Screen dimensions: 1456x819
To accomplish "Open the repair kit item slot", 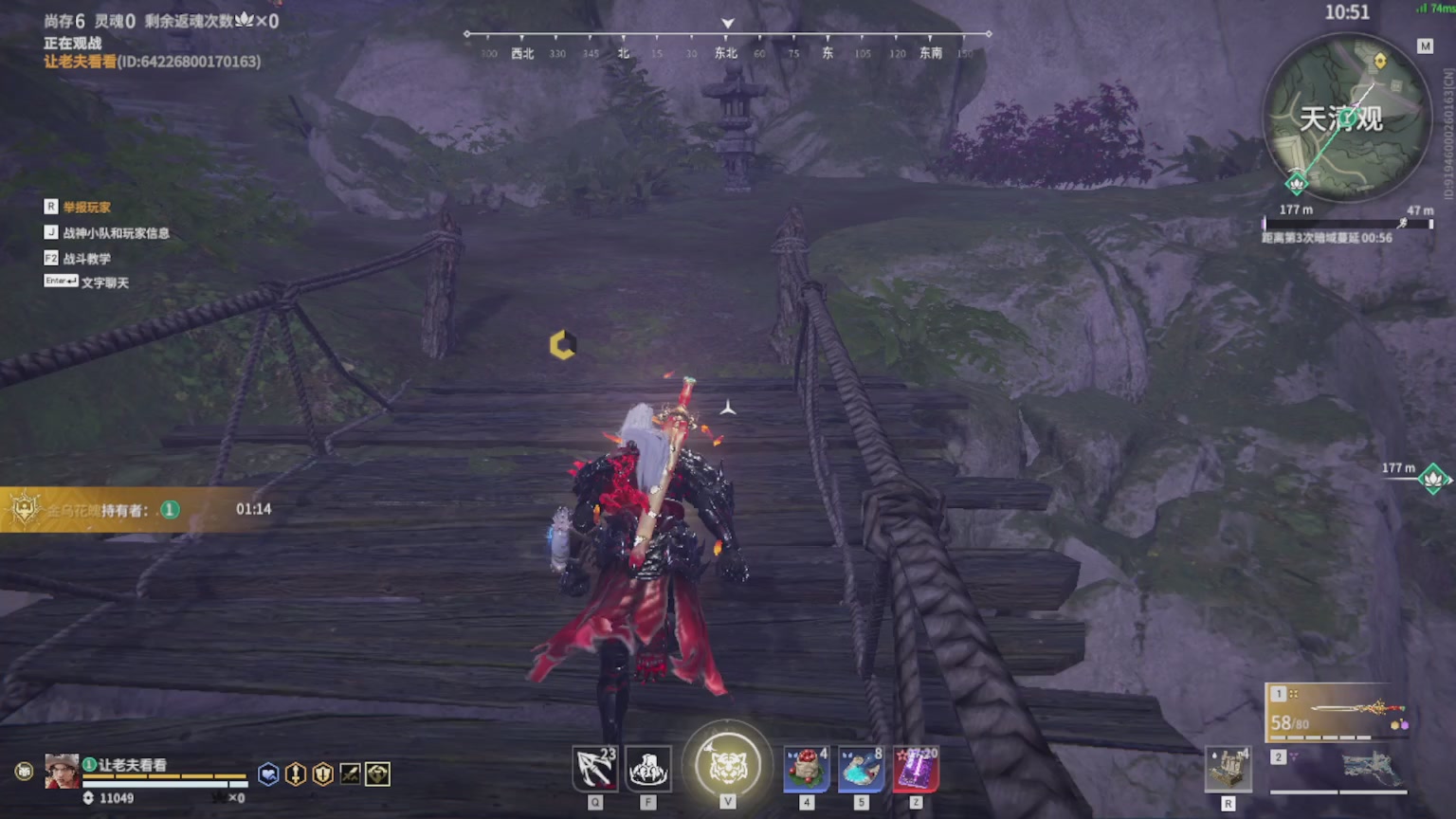I will (x=1228, y=769).
